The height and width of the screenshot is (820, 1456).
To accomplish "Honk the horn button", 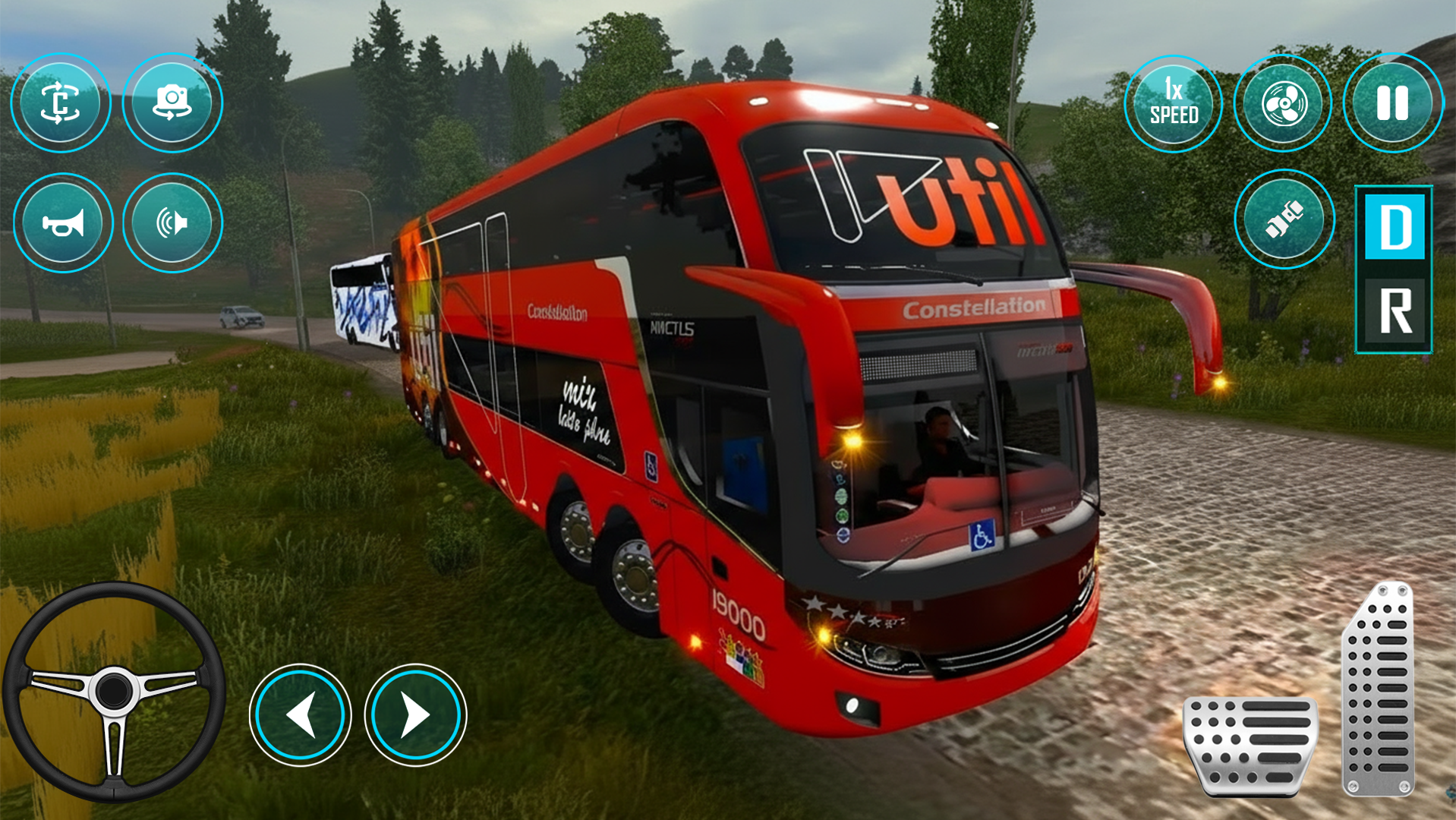I will [x=63, y=223].
